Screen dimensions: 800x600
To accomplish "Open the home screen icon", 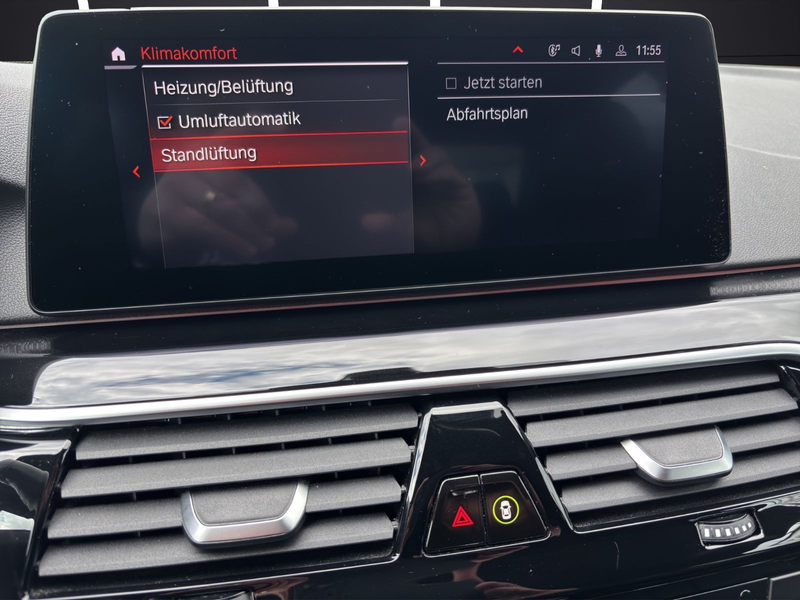I will 118,54.
